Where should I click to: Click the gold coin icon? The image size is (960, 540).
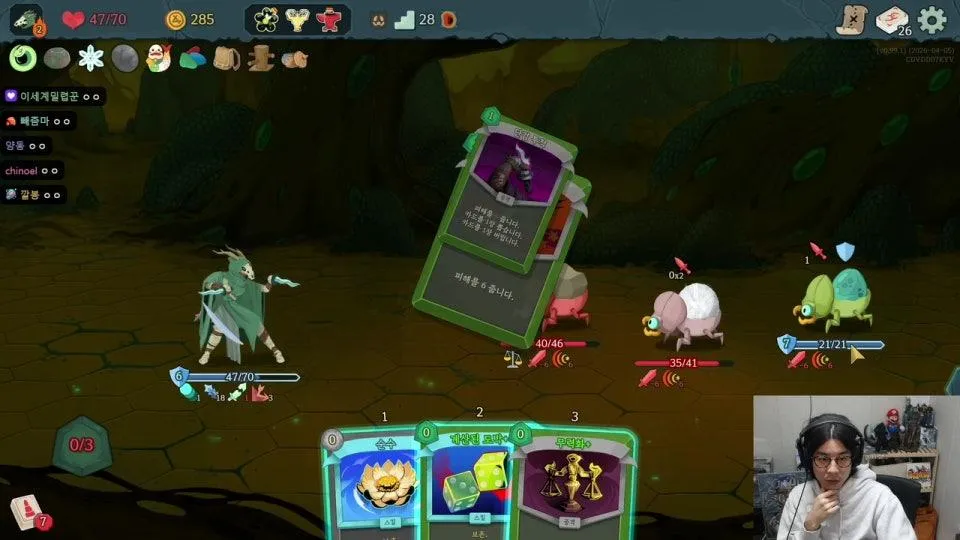tap(176, 19)
